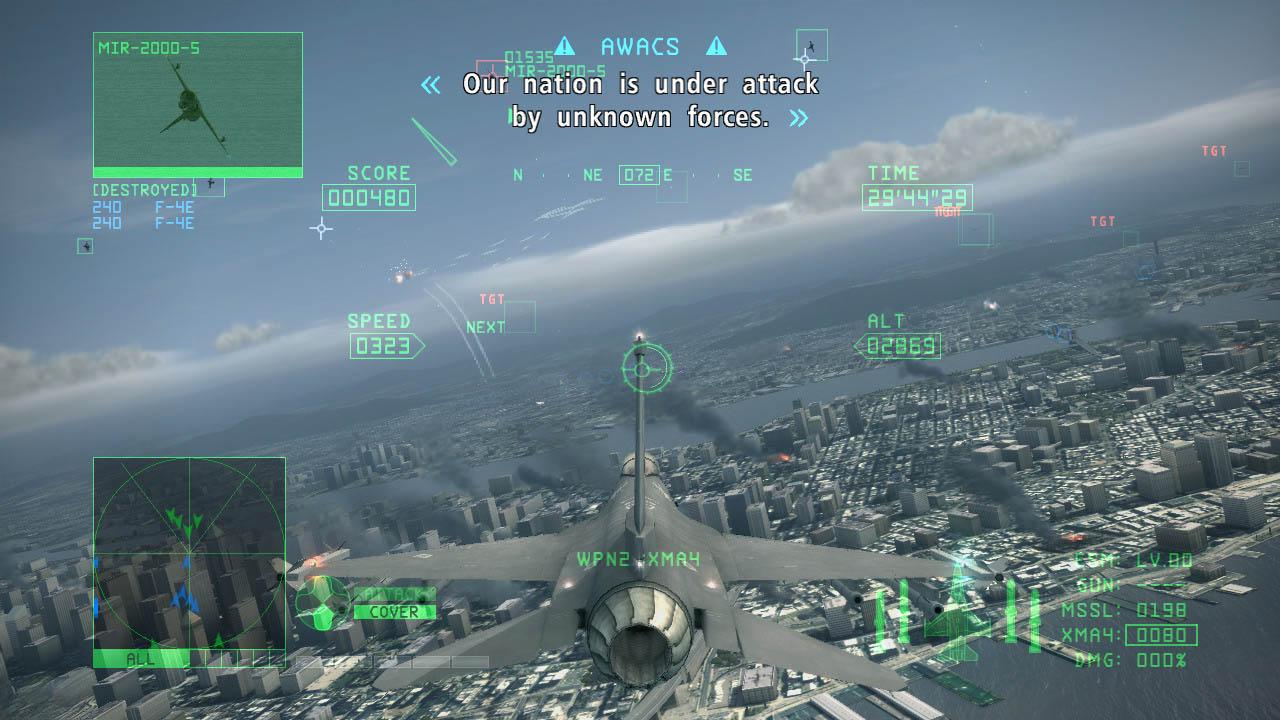Click the right AWACS warning triangle icon
1280x720 pixels.
coord(718,45)
